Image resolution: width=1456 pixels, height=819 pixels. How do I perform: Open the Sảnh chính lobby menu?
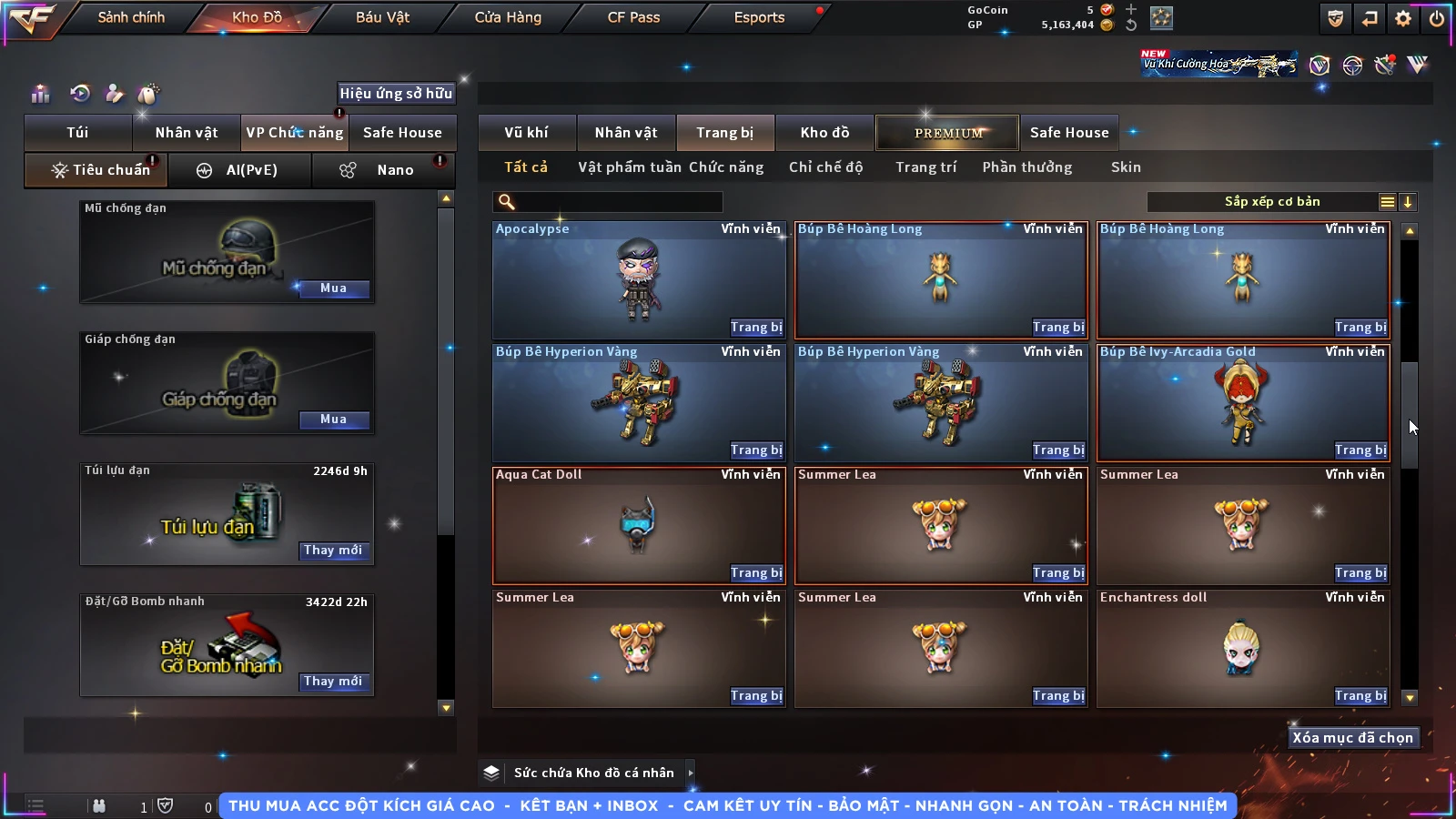click(131, 17)
